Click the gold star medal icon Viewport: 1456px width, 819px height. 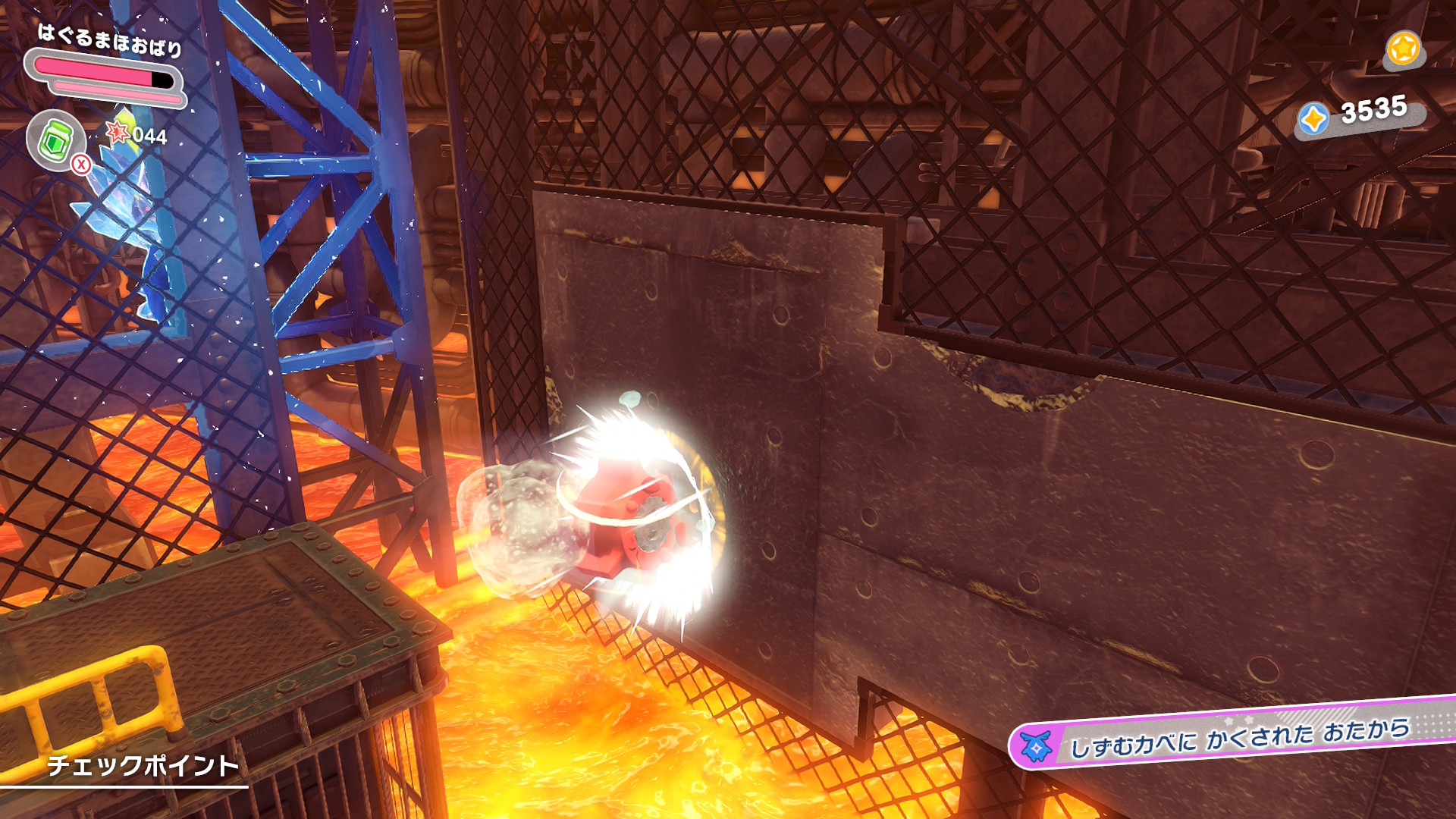pos(1402,49)
